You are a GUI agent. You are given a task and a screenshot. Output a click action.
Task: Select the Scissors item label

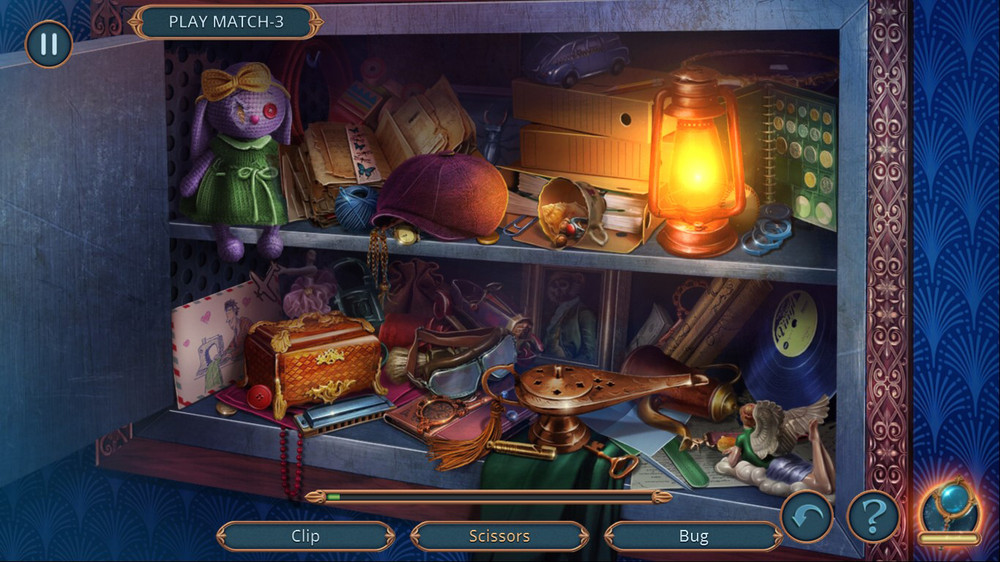tap(499, 536)
